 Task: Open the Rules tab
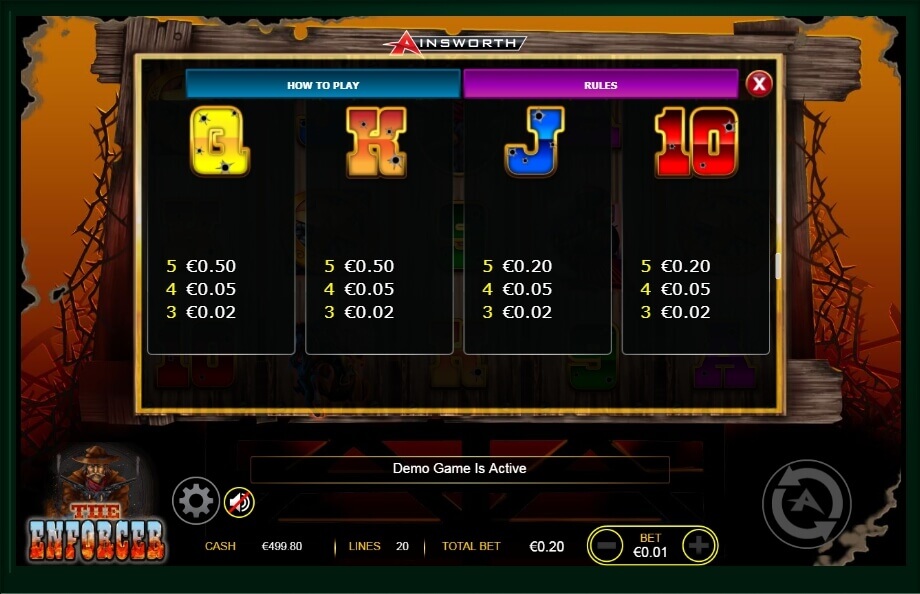click(x=600, y=84)
